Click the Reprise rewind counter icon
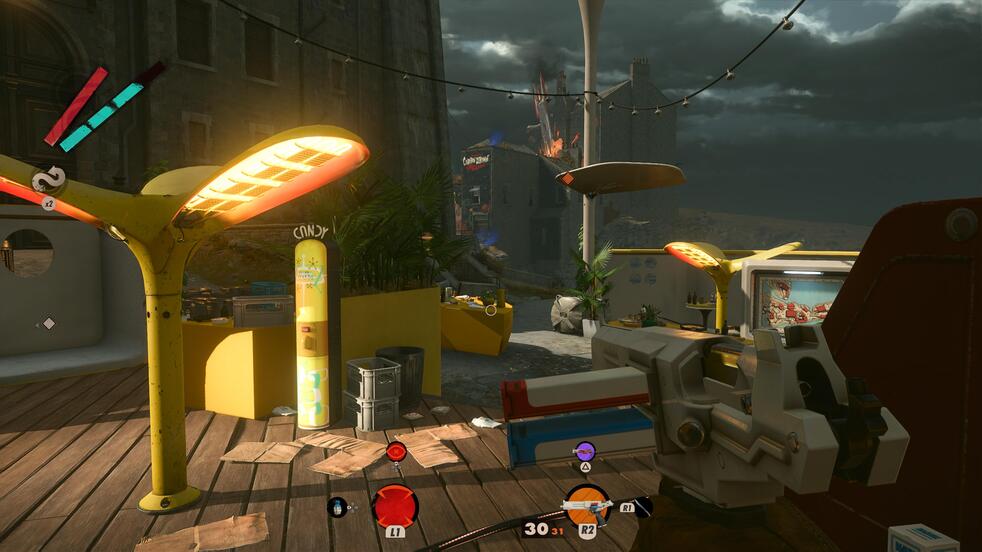The image size is (982, 552). click(x=49, y=181)
